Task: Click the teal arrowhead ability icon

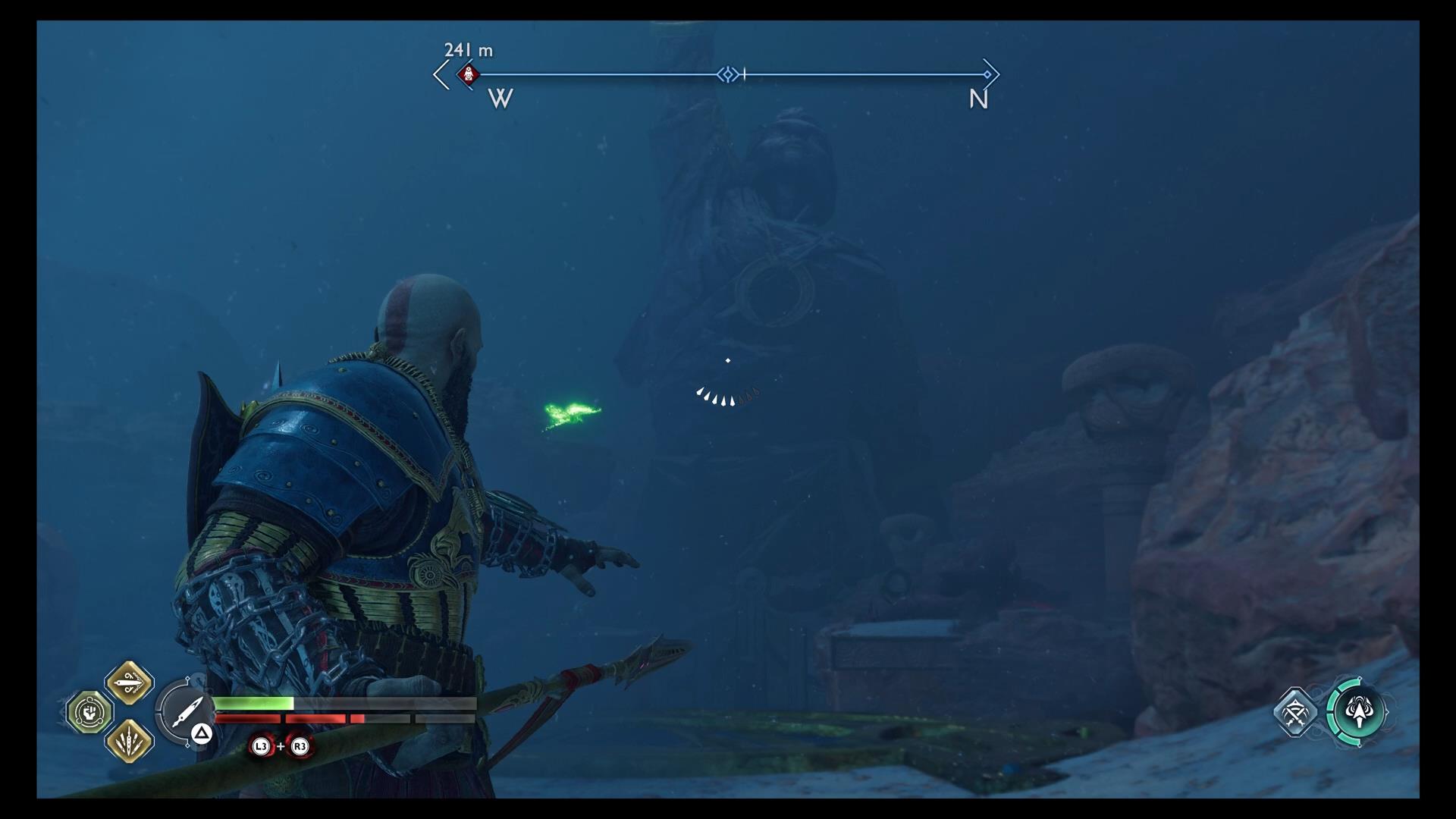Action: coord(1358,713)
